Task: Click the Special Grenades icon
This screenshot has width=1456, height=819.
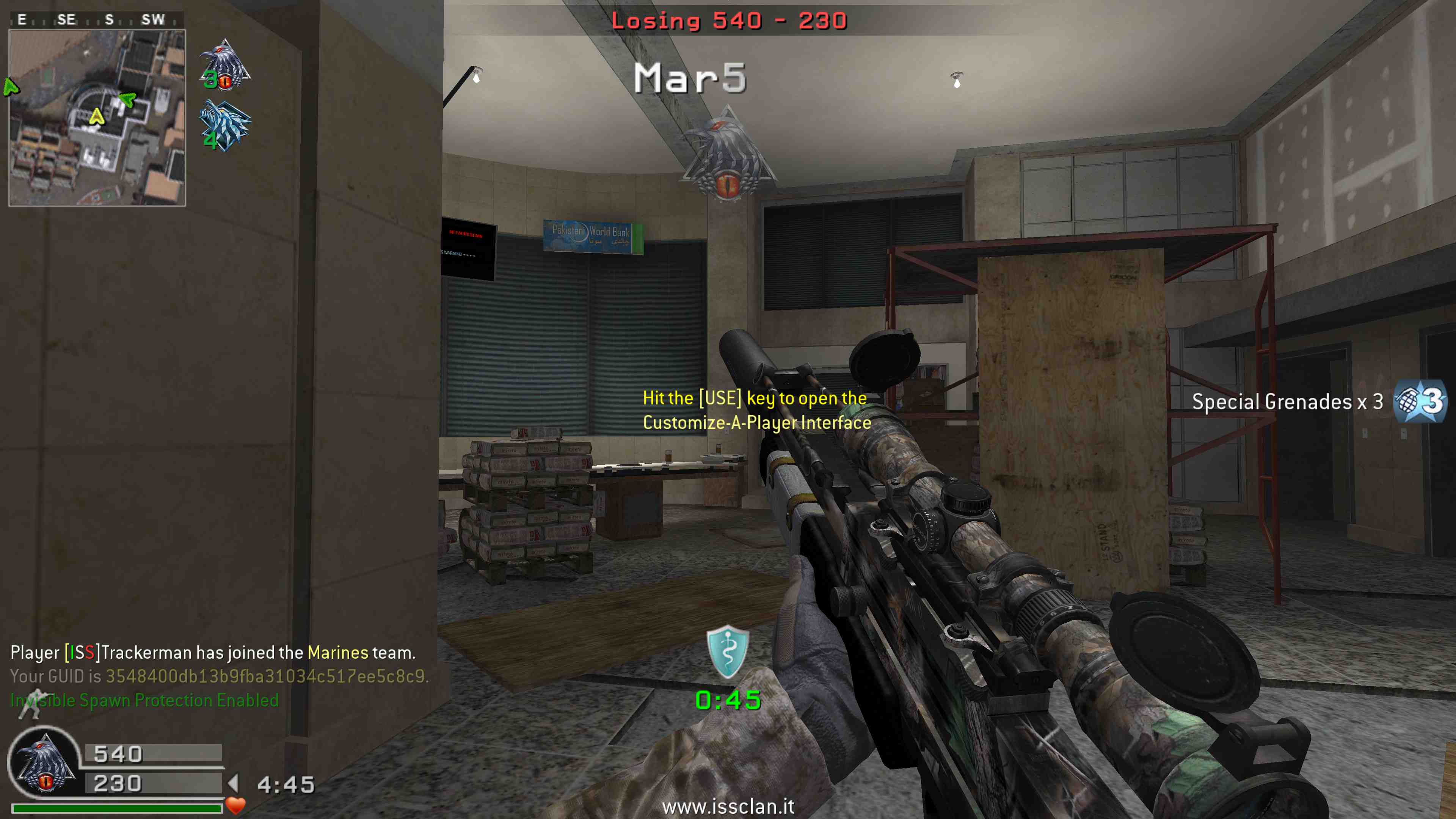Action: coord(1419,401)
